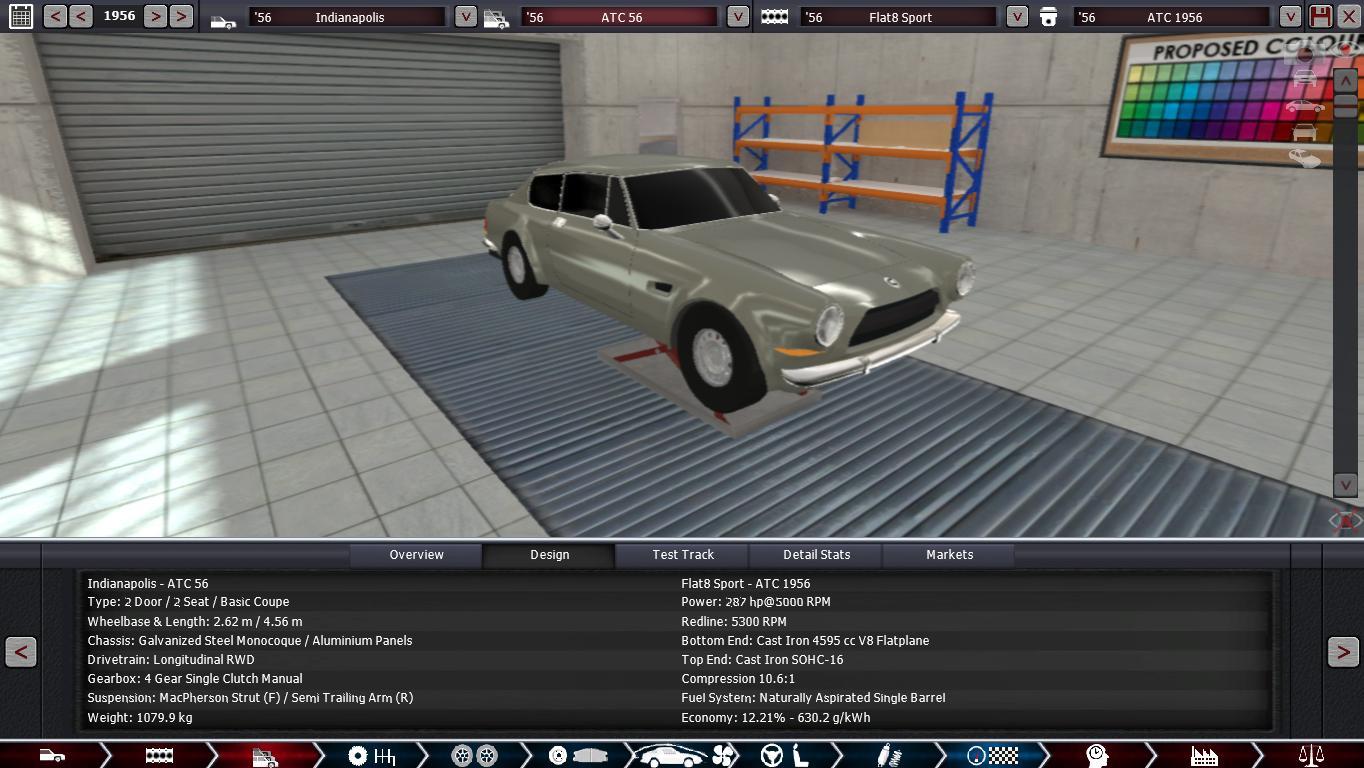Open the balance scales step
This screenshot has width=1364, height=768.
click(1310, 756)
